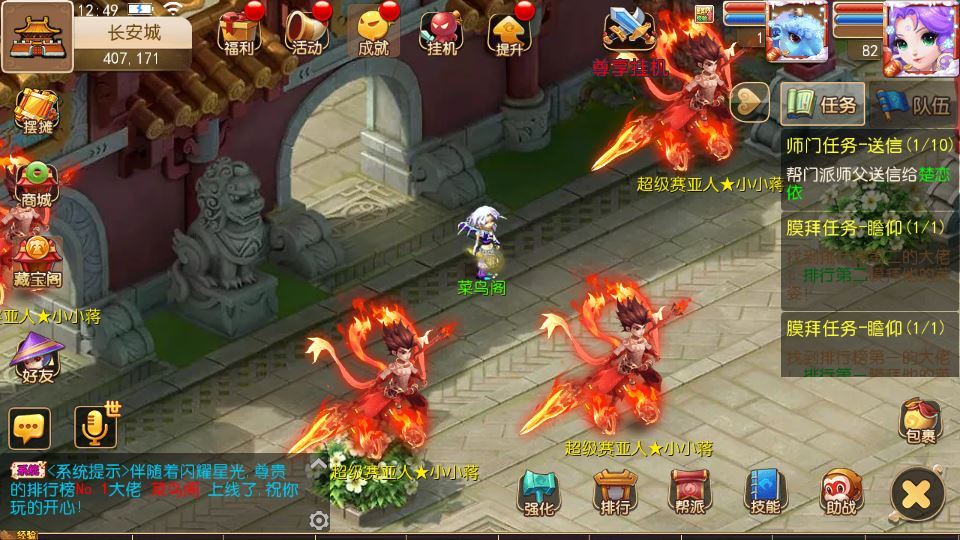Open the 福利 welfare menu
Viewport: 960px width, 540px height.
[239, 31]
